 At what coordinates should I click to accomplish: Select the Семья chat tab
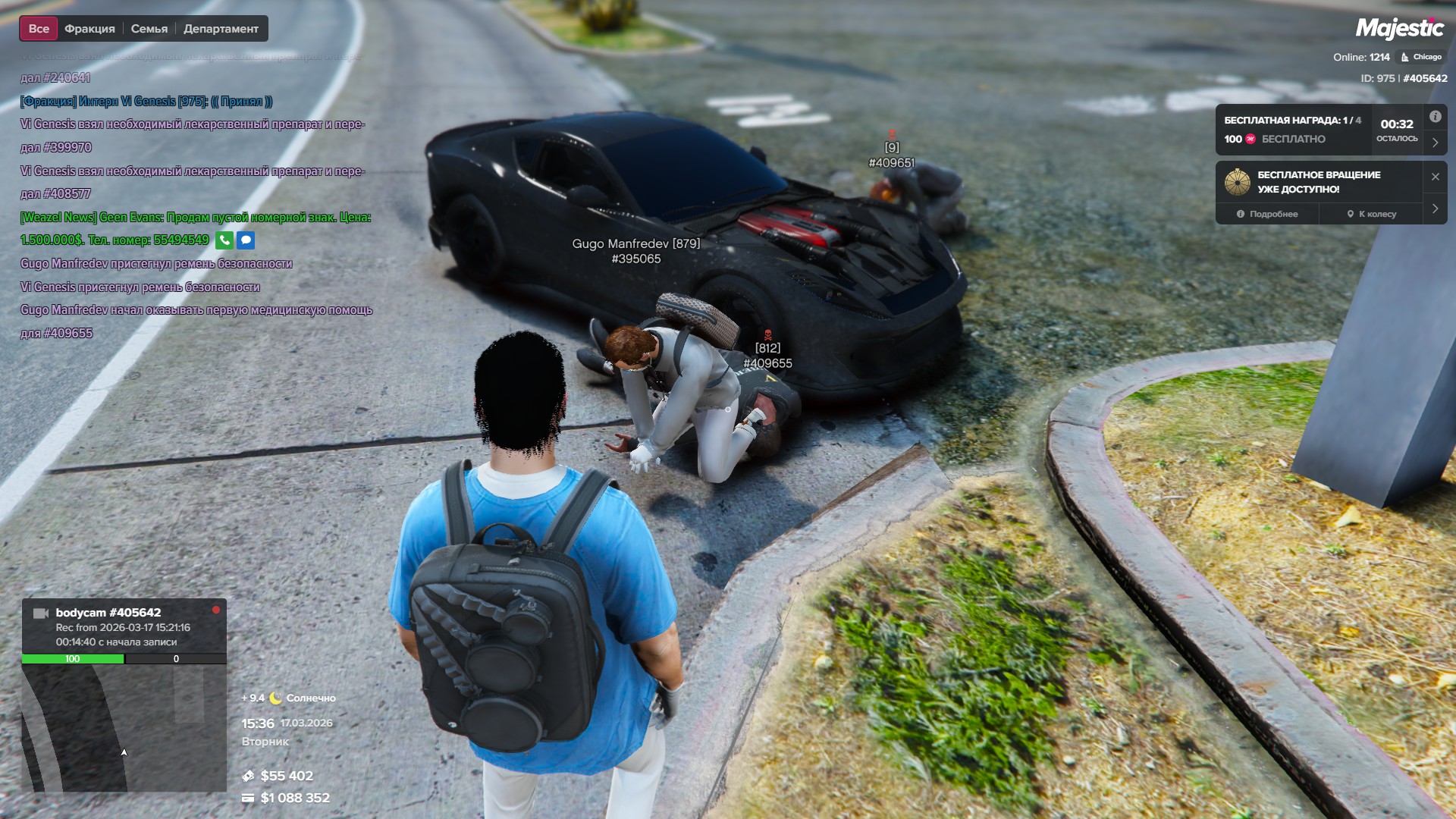tap(149, 29)
